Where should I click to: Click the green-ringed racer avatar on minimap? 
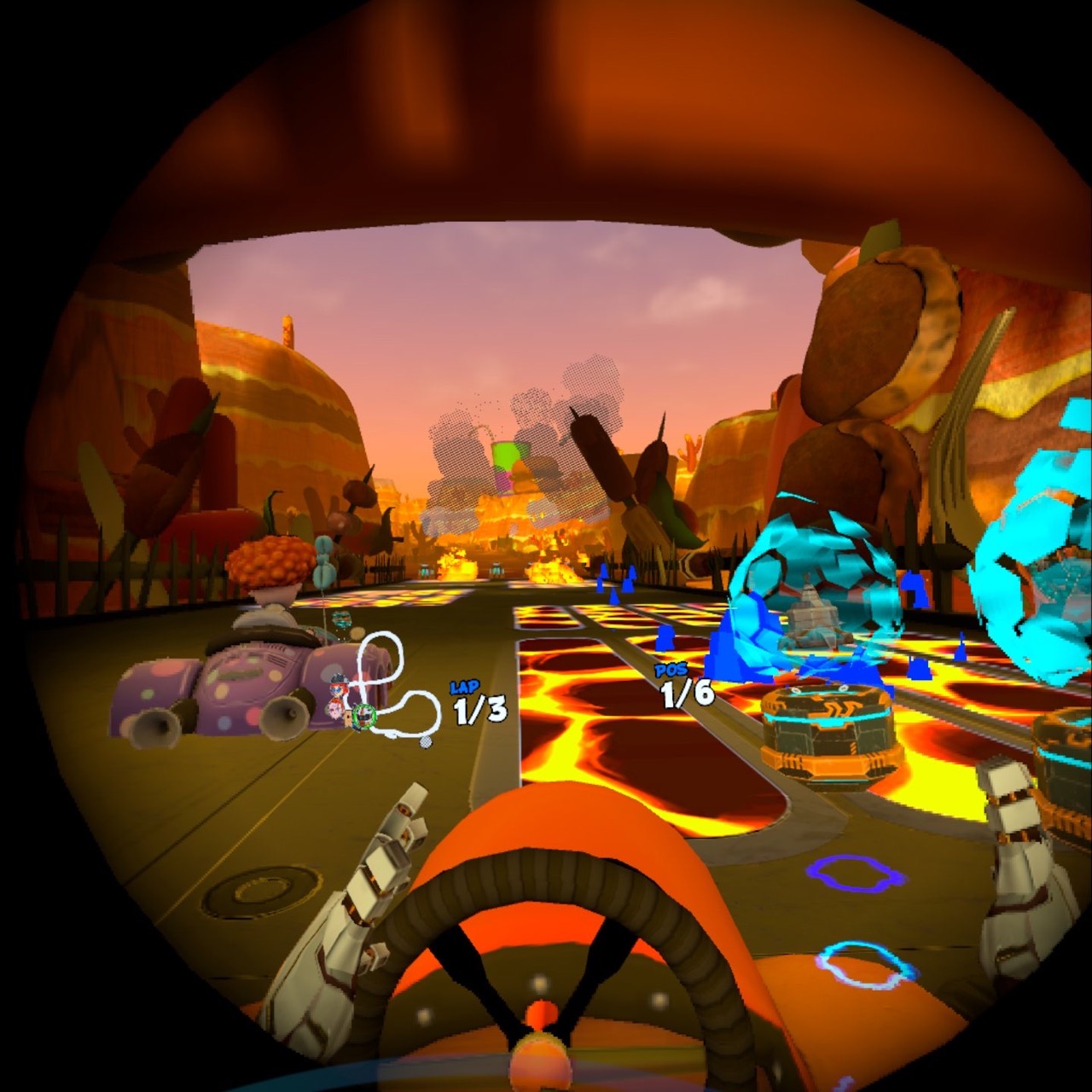coord(363,717)
